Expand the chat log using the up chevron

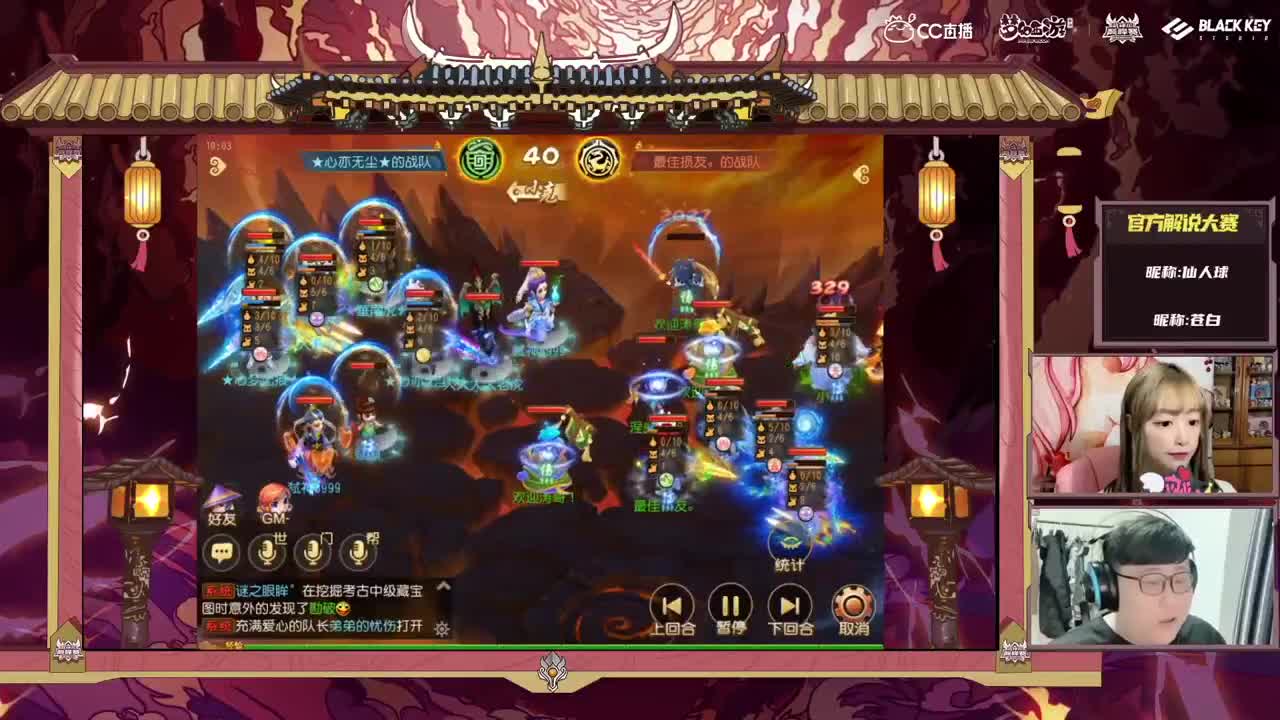(441, 584)
